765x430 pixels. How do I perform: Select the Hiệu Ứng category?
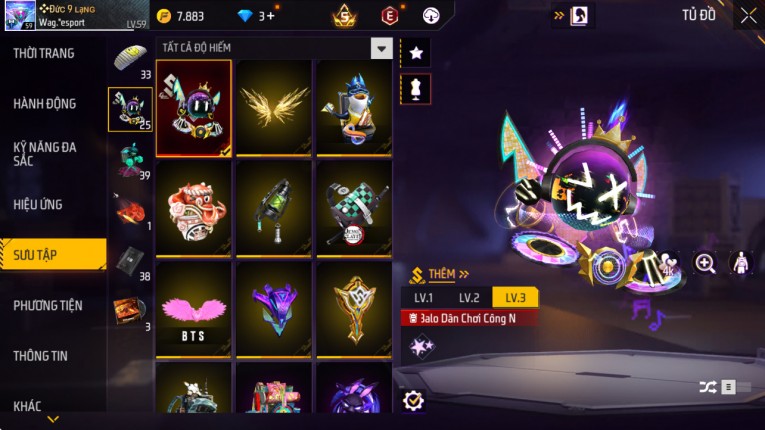click(38, 204)
